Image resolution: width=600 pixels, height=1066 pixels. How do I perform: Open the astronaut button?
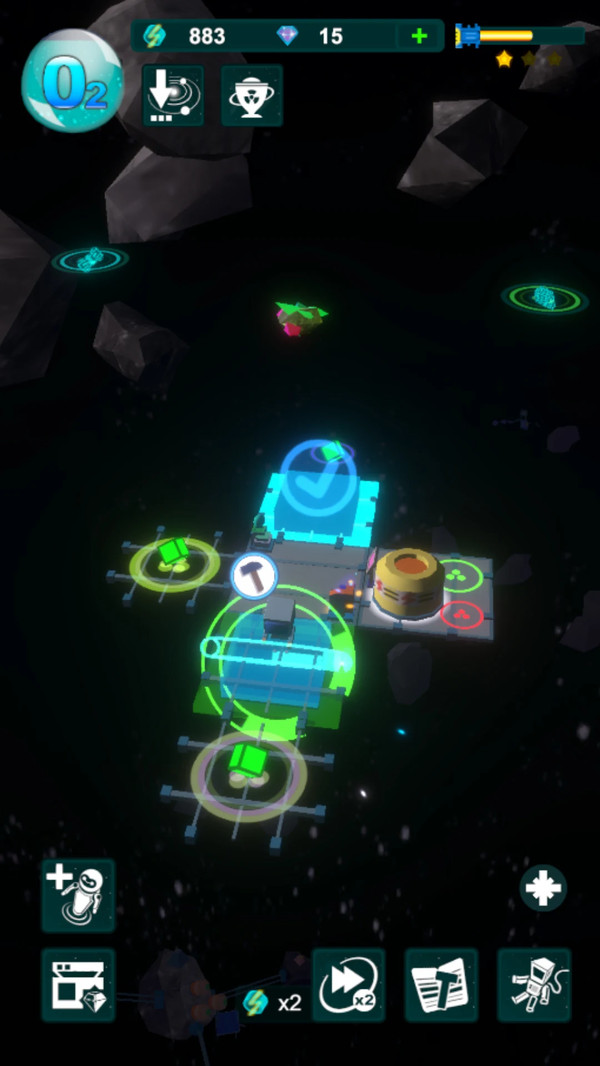533,985
